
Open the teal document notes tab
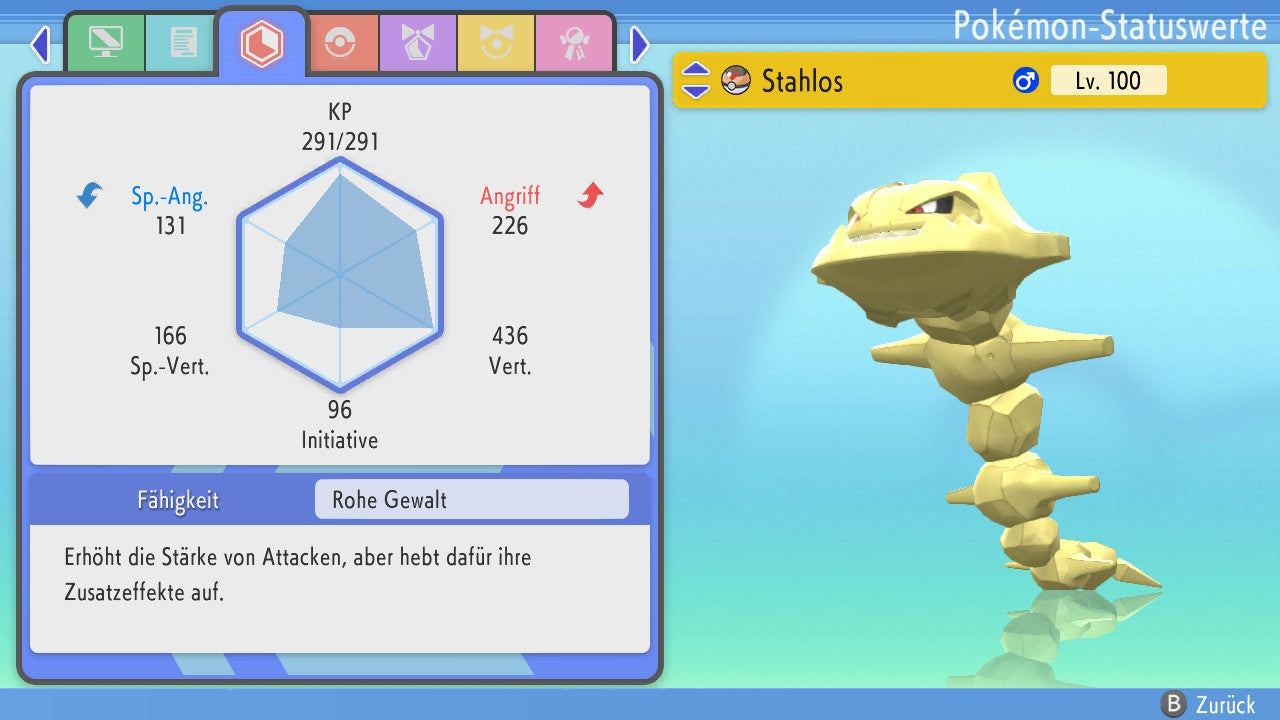183,42
